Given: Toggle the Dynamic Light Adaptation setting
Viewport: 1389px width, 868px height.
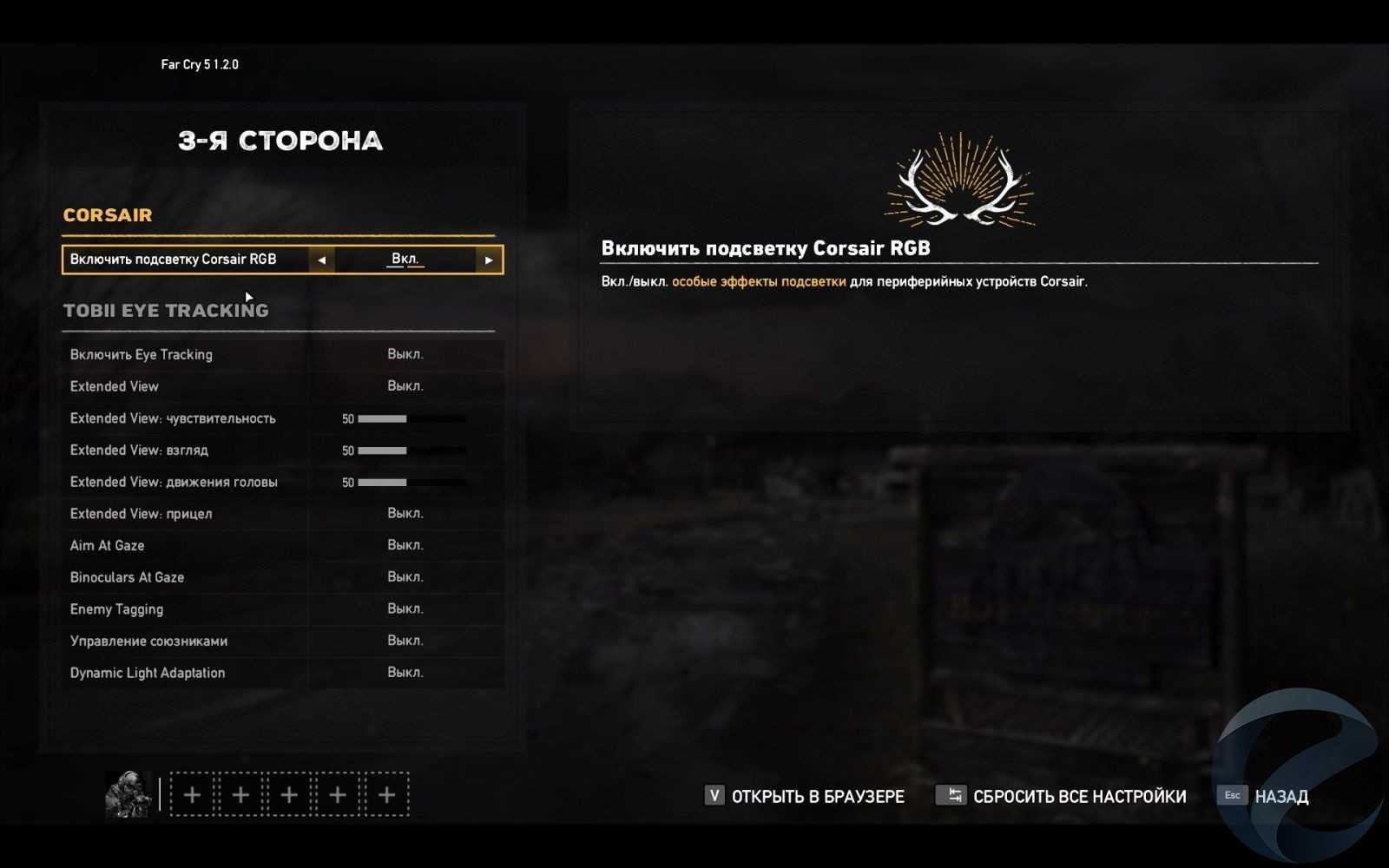Looking at the screenshot, I should (x=405, y=673).
